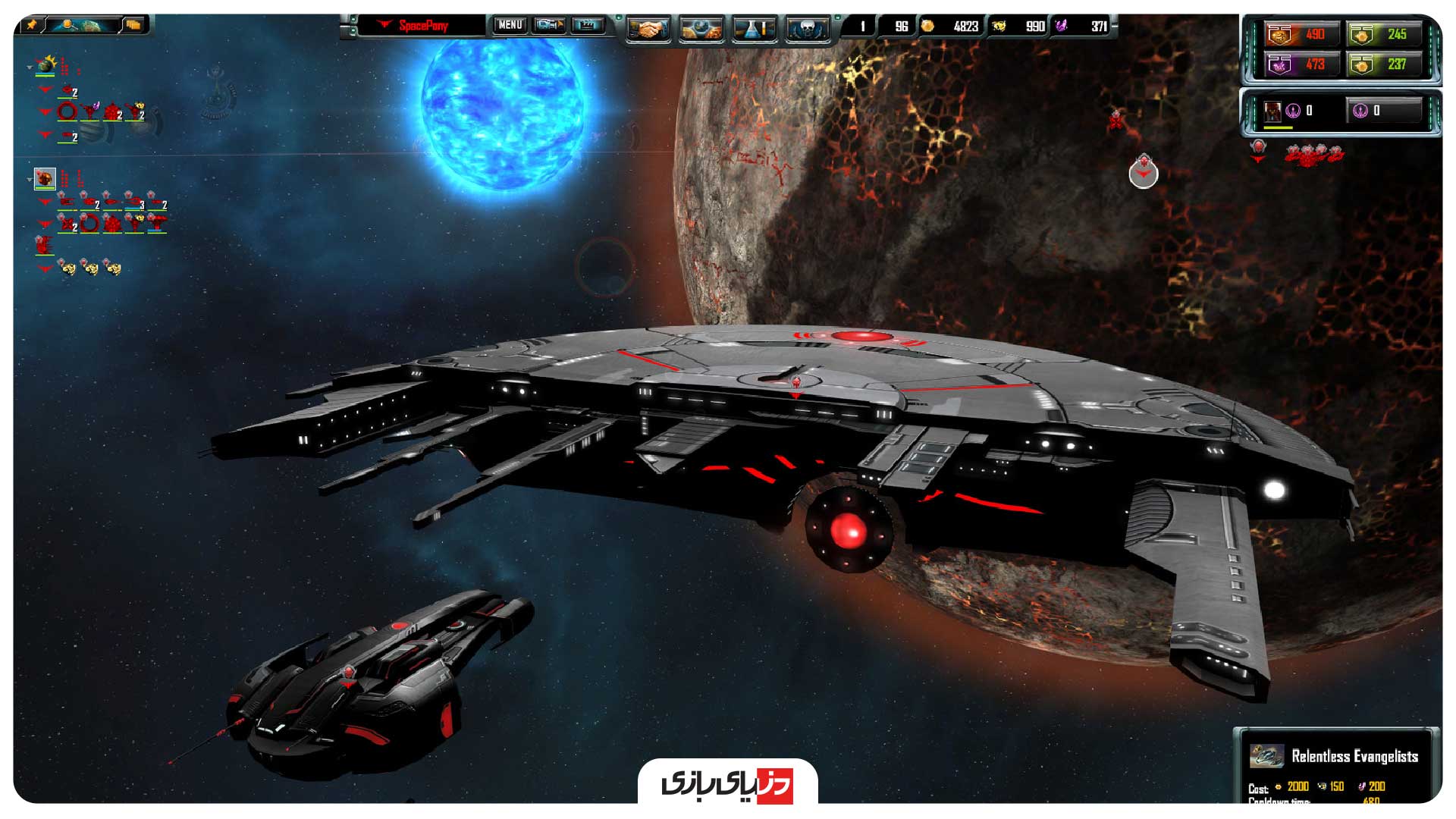
Task: Open the skull pirate screen
Action: tap(808, 28)
